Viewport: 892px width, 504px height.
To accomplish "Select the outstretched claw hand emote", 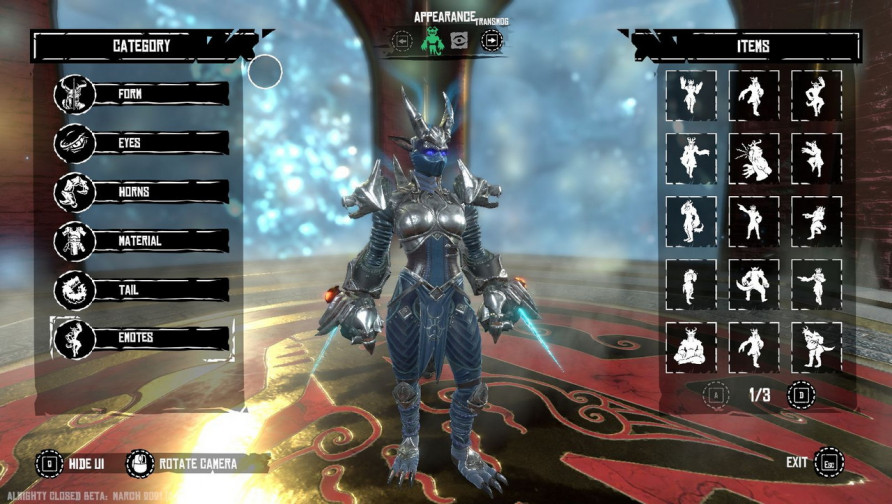I will point(754,158).
